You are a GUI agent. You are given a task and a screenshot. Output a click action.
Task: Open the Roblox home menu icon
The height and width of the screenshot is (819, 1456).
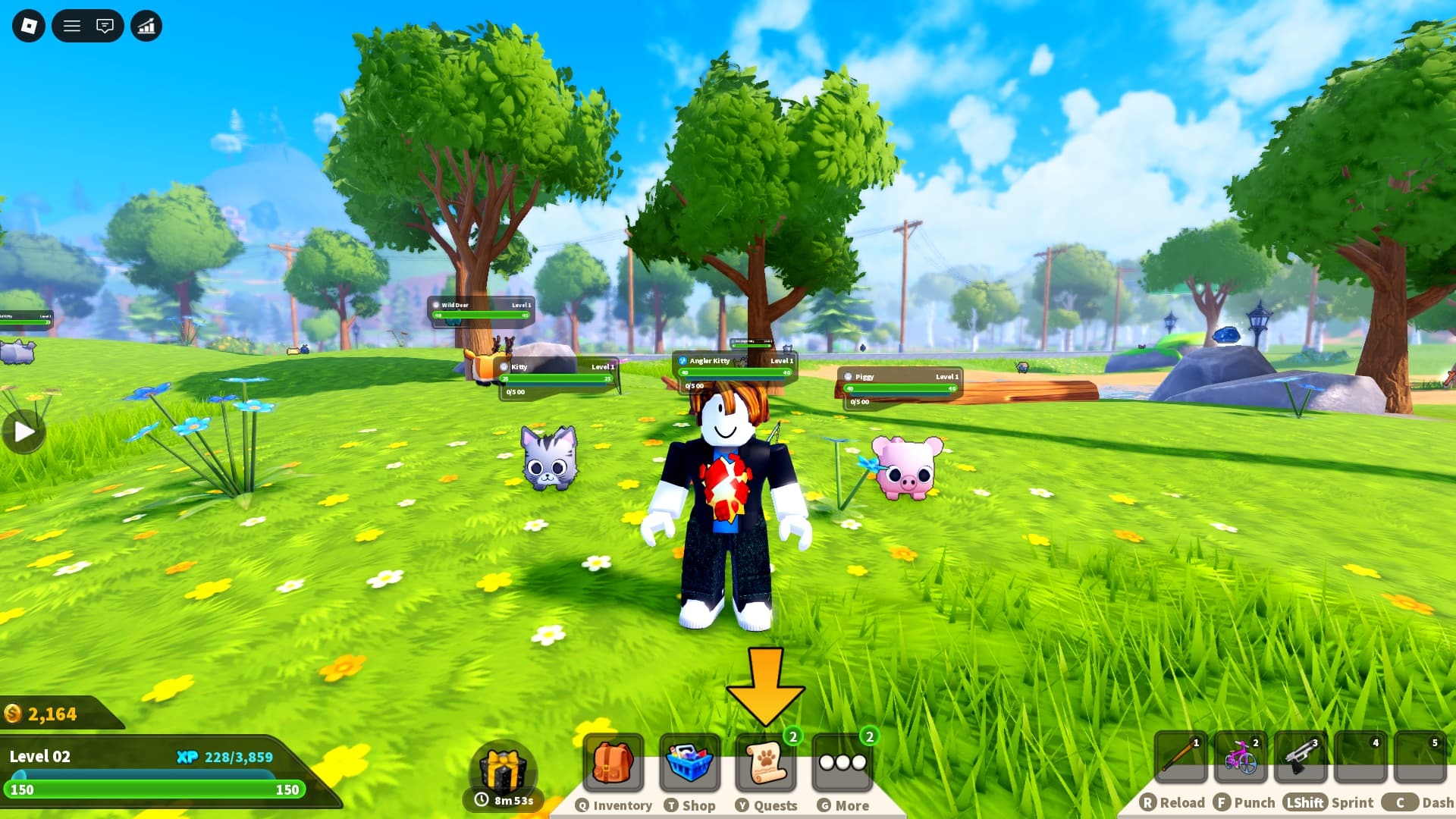pyautogui.click(x=28, y=26)
